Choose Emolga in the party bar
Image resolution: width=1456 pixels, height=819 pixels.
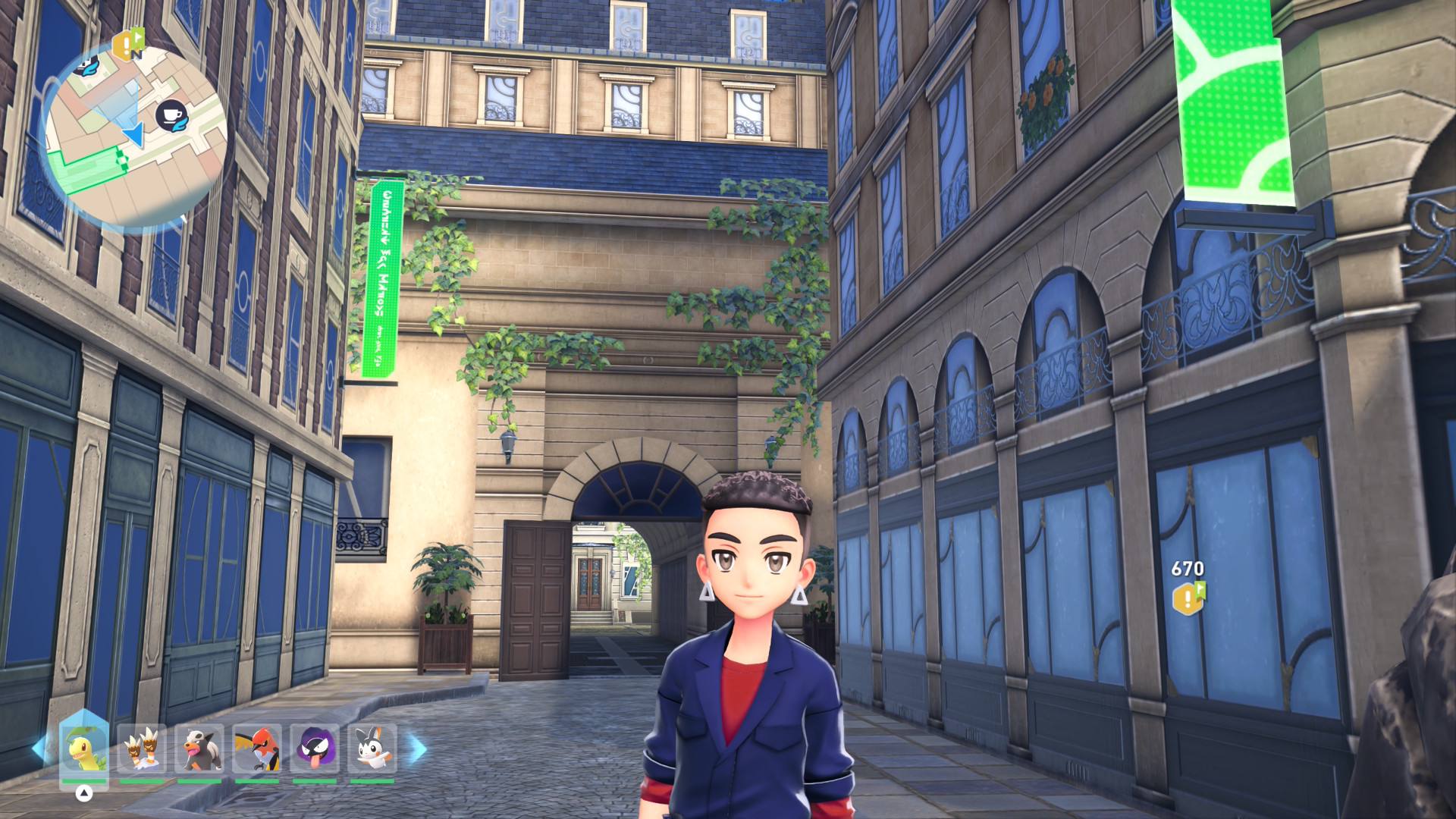pyautogui.click(x=372, y=748)
